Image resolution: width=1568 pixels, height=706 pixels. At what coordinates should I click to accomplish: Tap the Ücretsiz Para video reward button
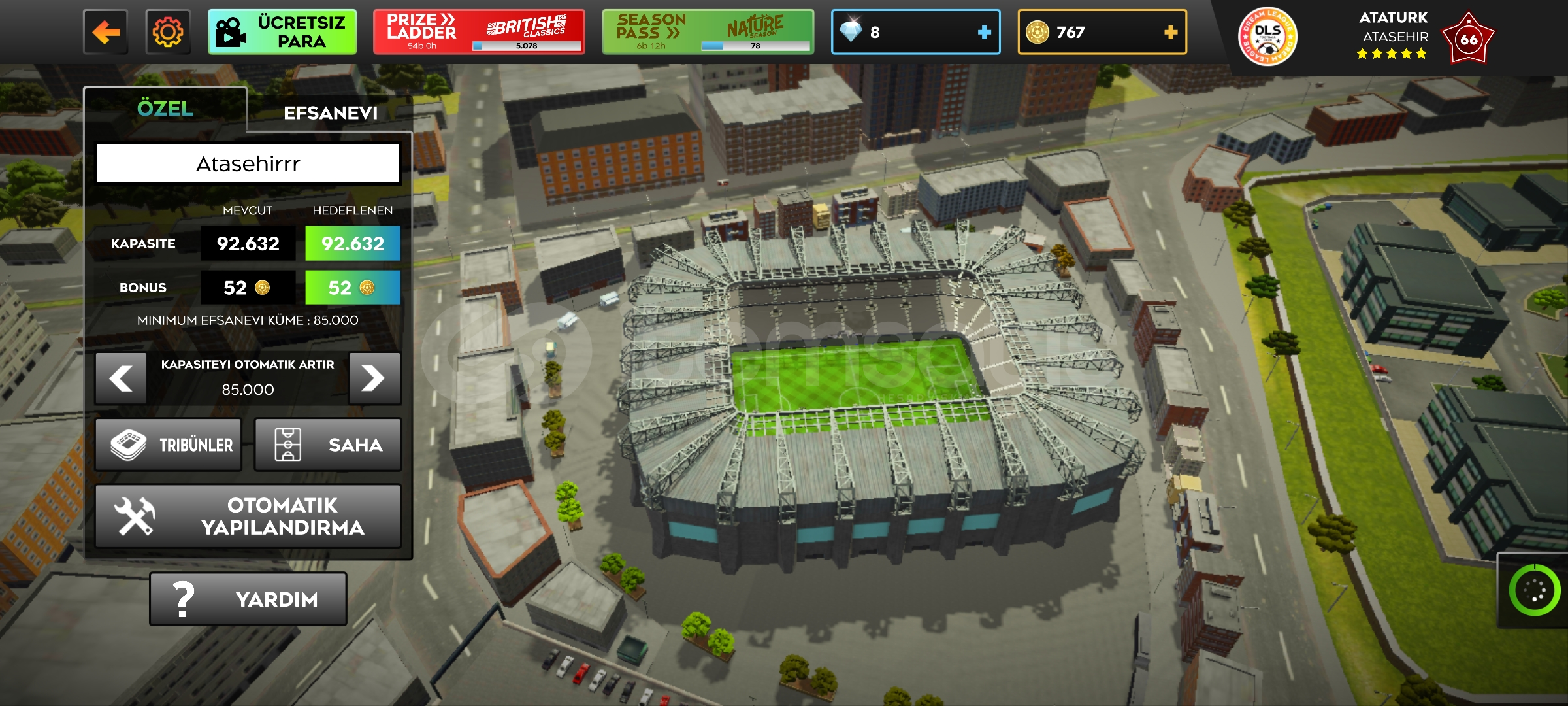coord(282,32)
